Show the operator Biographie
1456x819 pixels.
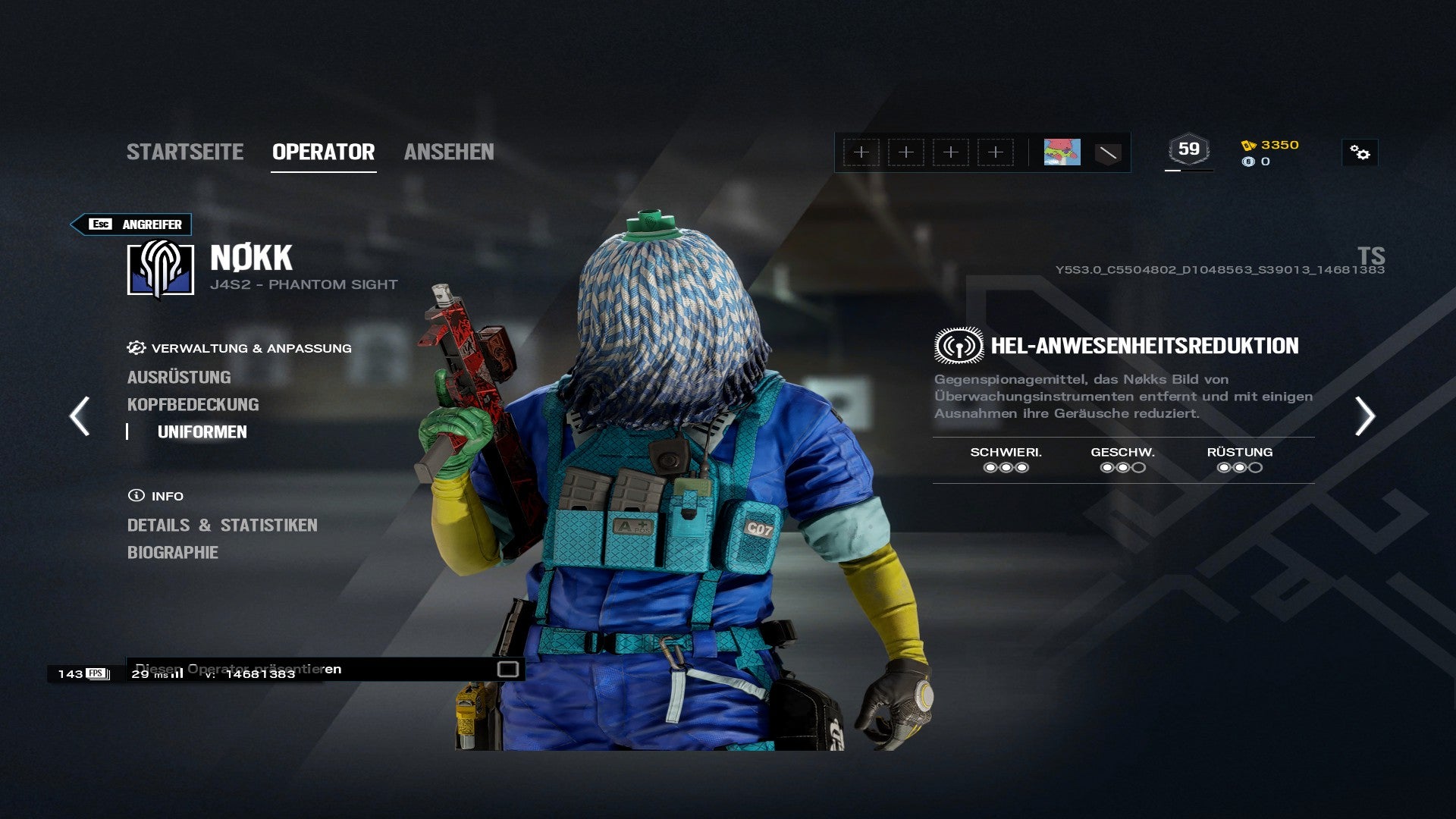point(173,552)
